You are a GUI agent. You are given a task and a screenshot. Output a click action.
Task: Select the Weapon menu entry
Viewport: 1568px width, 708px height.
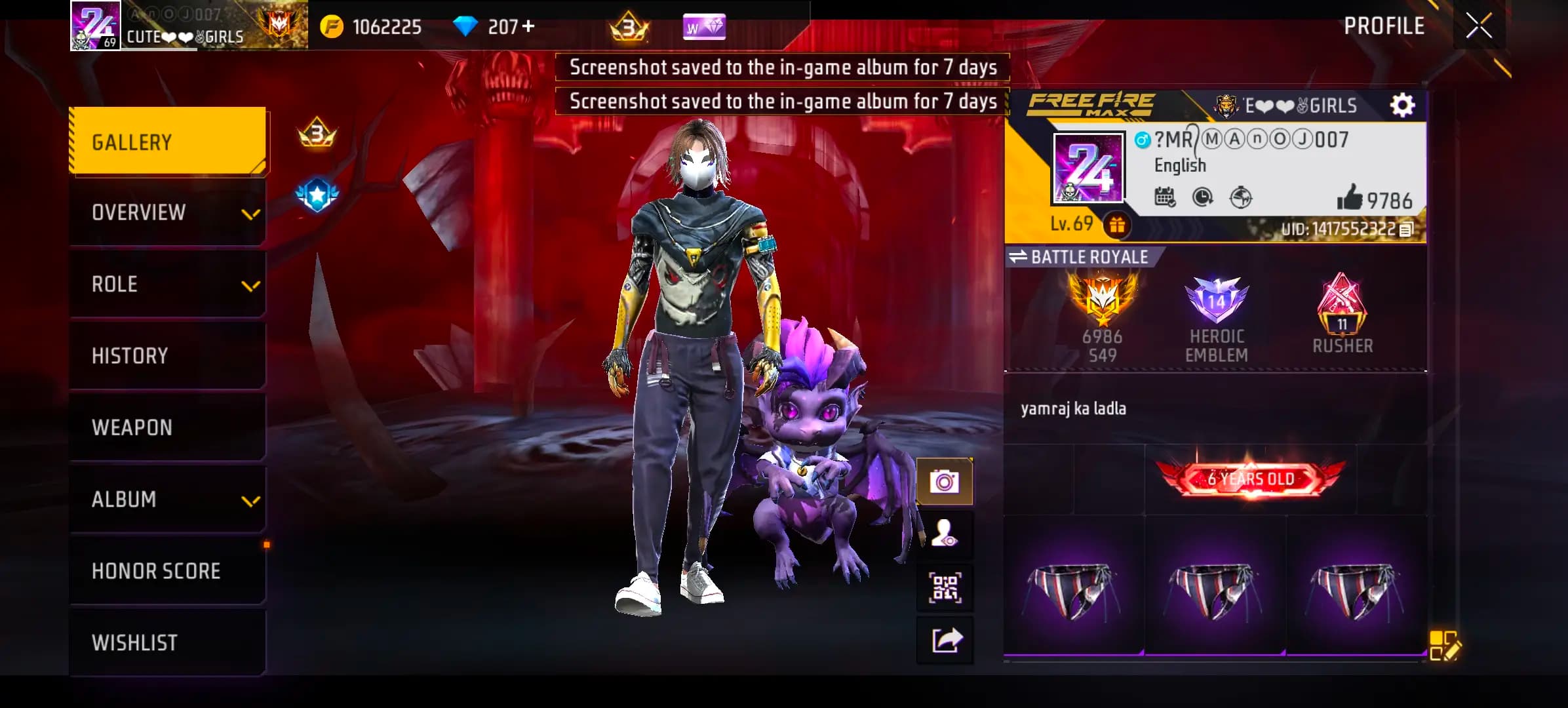pos(168,427)
